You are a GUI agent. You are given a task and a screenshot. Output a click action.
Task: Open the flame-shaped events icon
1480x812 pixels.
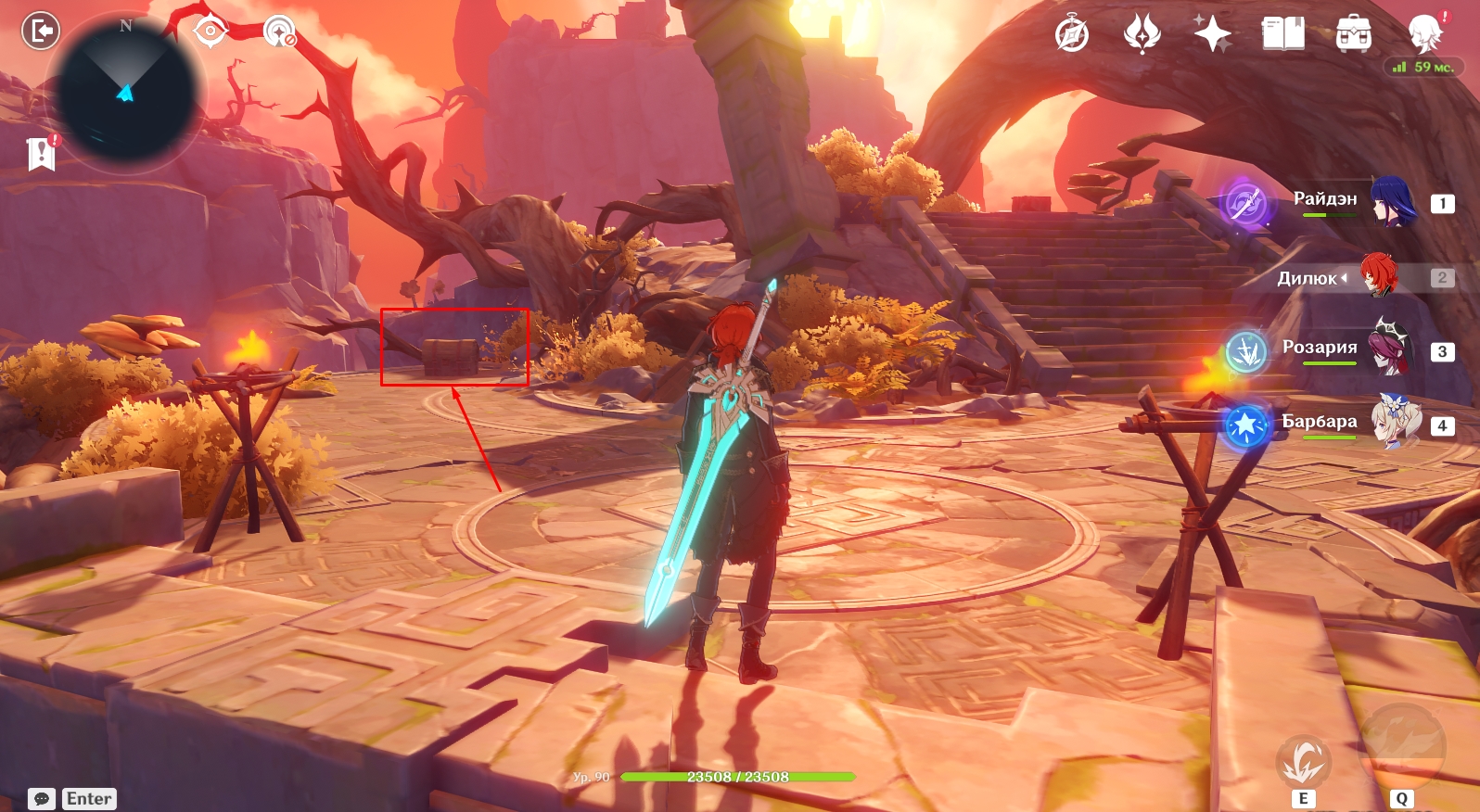pyautogui.click(x=1142, y=34)
